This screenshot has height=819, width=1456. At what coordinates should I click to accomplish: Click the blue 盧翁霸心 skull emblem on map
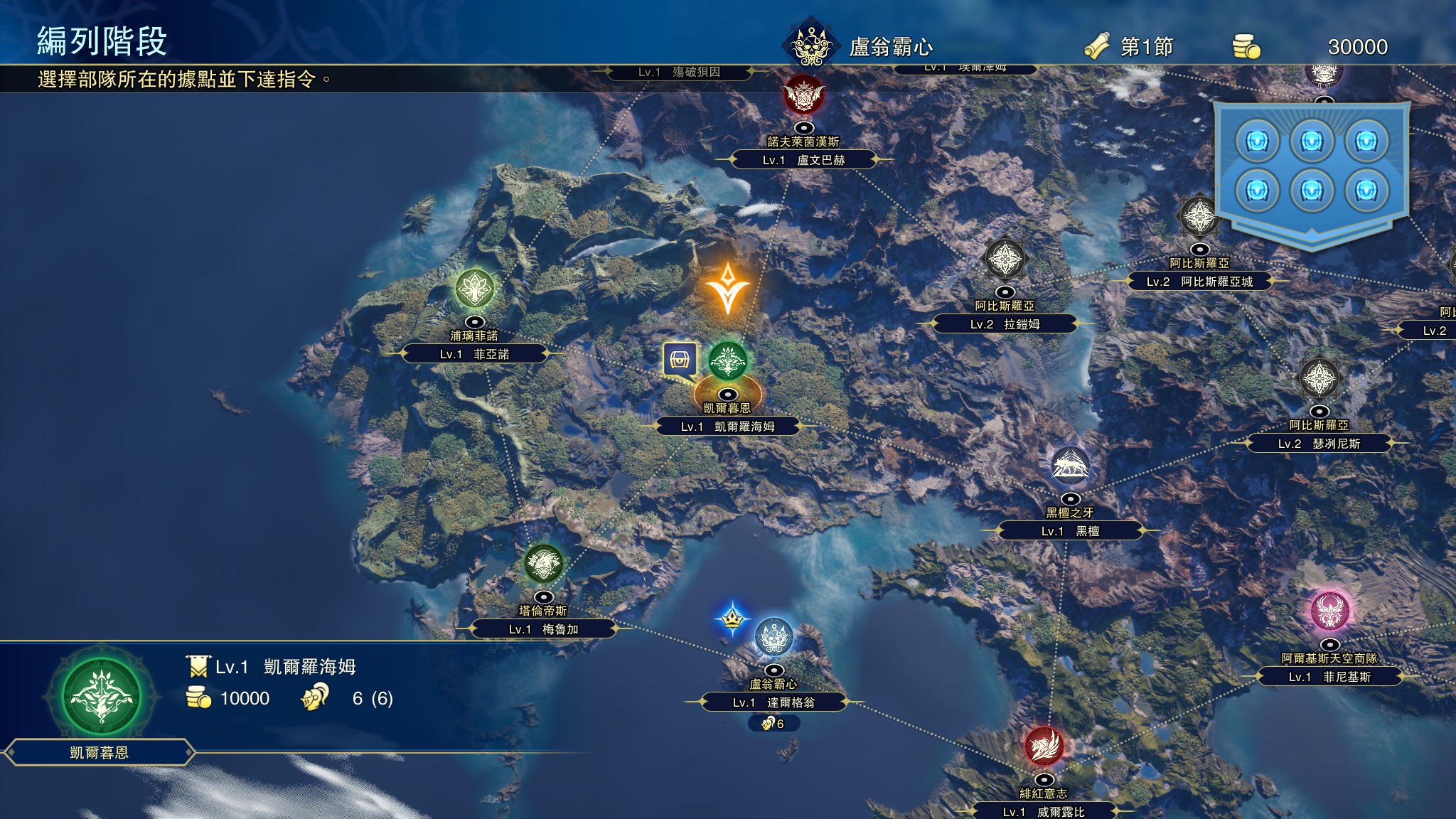coord(773,637)
